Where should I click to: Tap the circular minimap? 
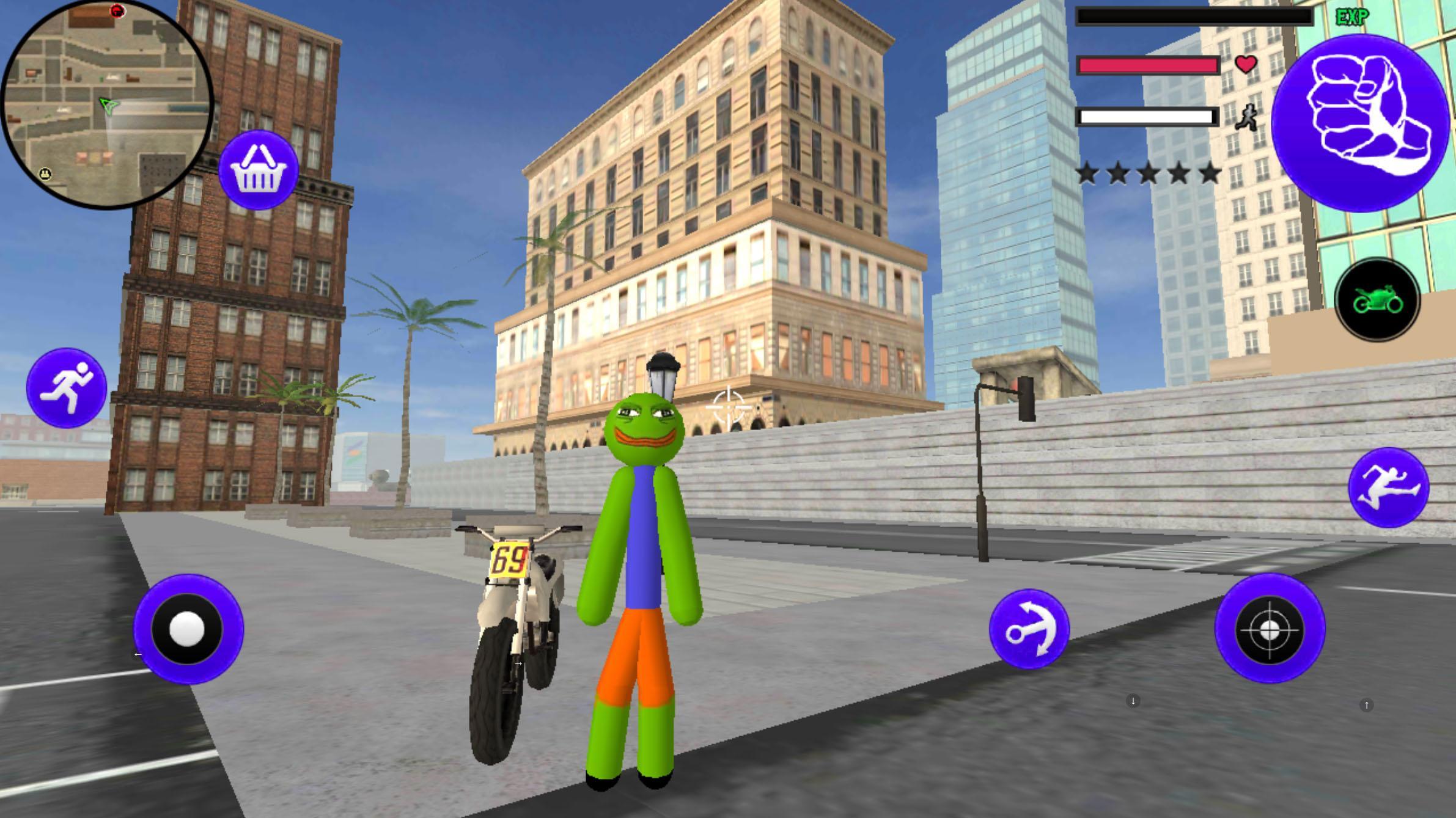click(107, 104)
